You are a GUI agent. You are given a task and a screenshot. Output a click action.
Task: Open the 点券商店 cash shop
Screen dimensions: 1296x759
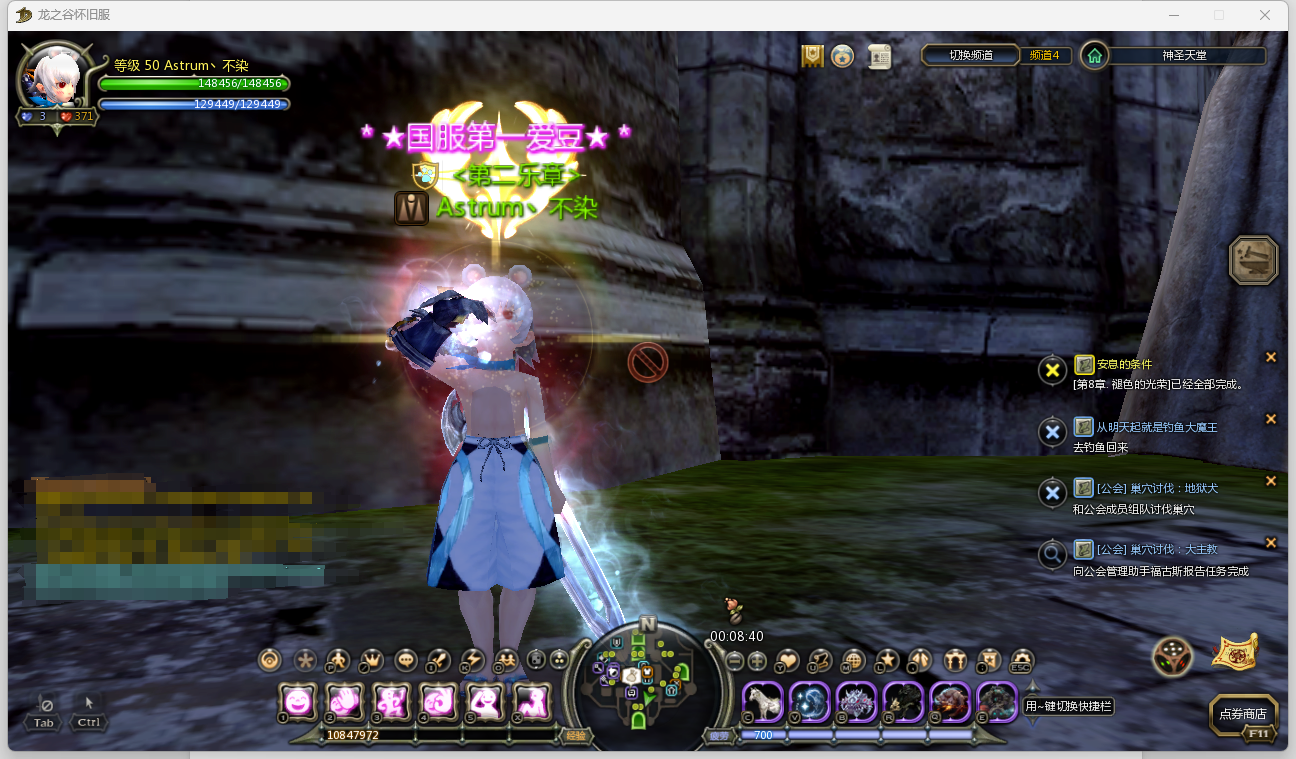coord(1243,714)
